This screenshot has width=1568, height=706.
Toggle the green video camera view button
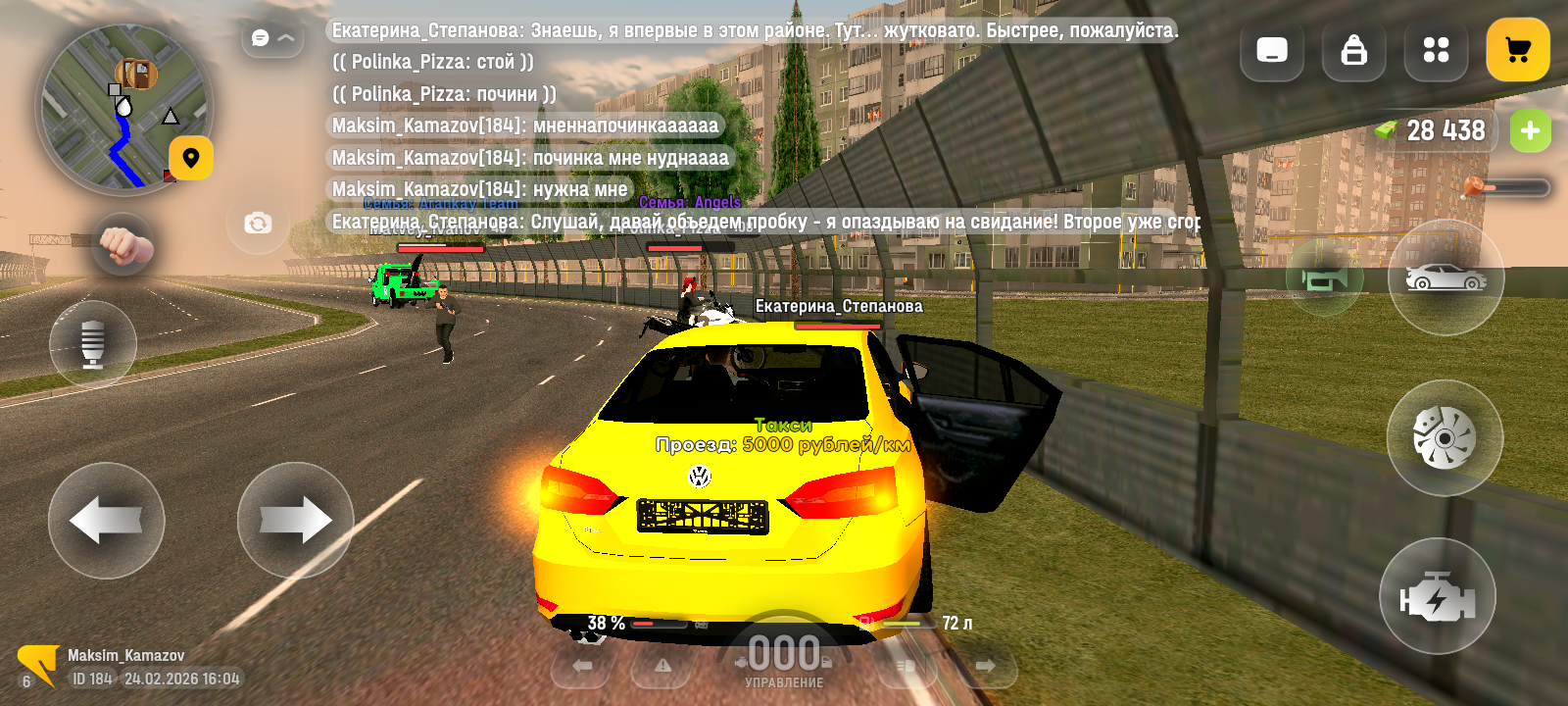point(1324,280)
